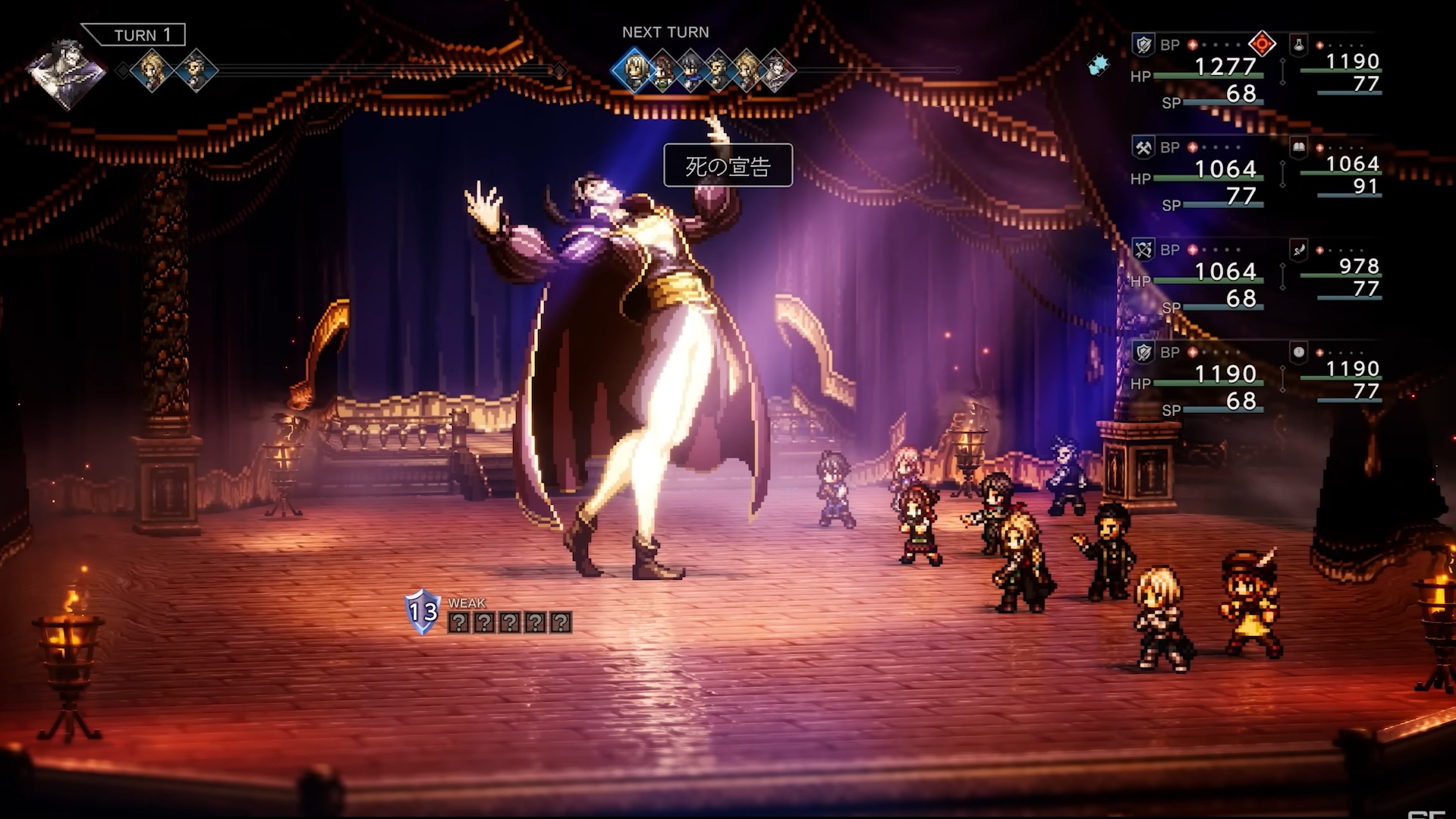Select the crossed hammers job icon
Screen dimensions: 1456x819
1143,147
